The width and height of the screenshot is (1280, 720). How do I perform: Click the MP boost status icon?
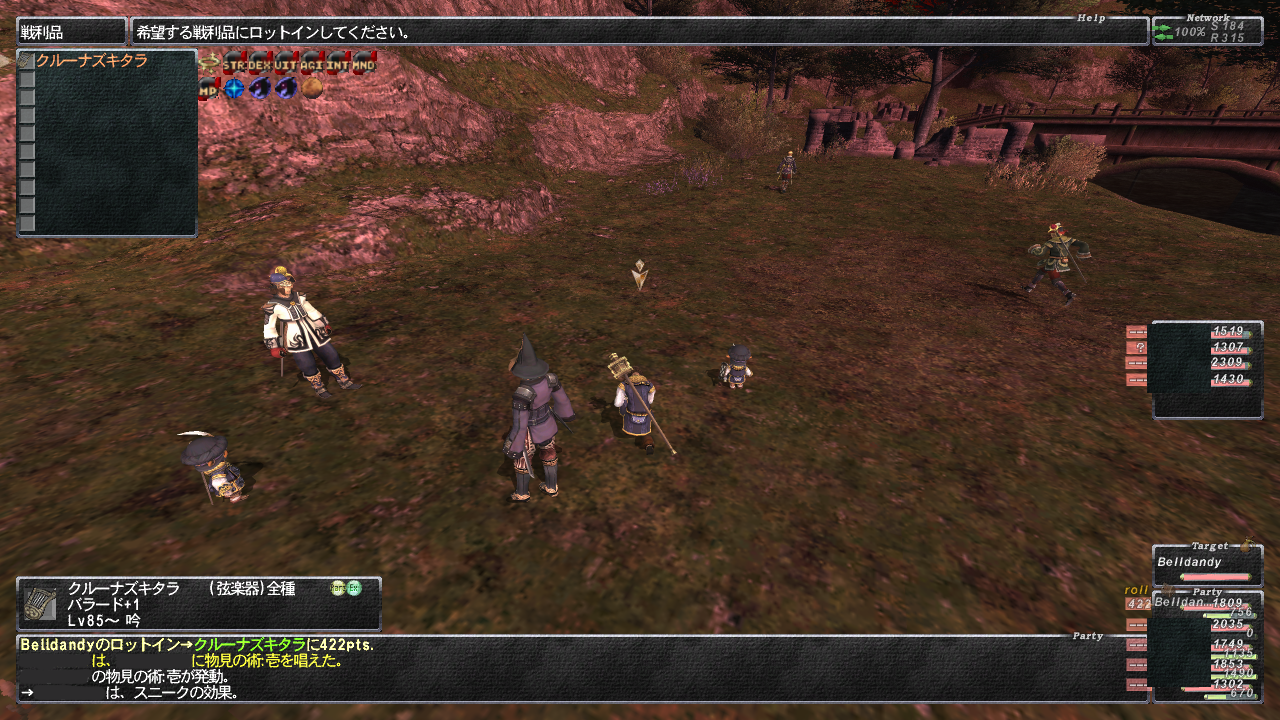pyautogui.click(x=209, y=89)
